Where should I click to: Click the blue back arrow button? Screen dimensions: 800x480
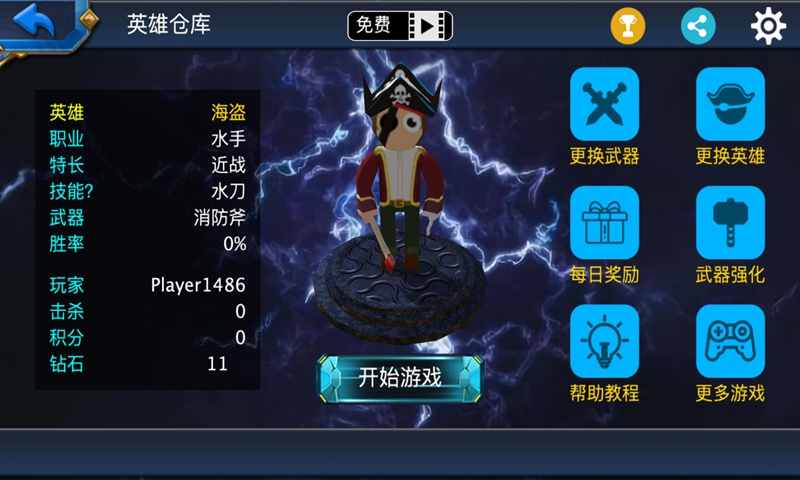[36, 22]
